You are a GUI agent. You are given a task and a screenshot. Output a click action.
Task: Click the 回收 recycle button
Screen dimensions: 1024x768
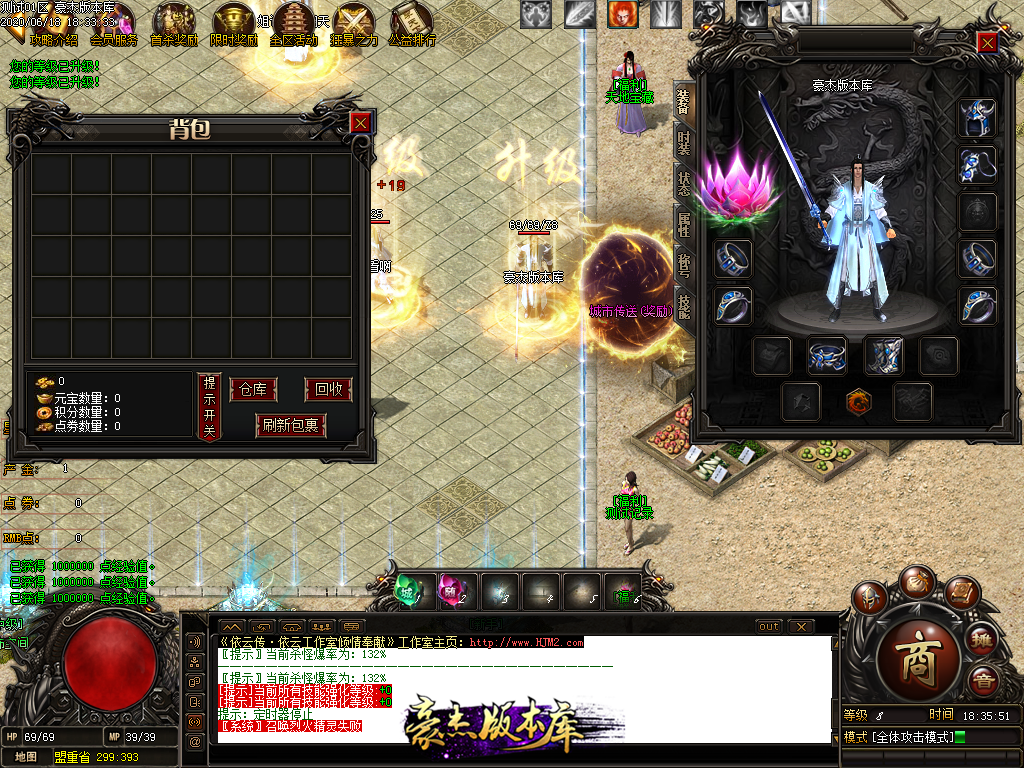tap(328, 390)
